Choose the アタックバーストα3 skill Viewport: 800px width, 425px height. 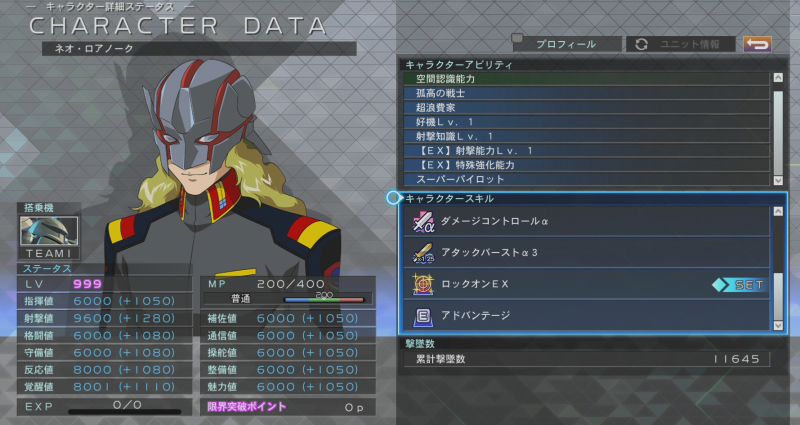[586, 252]
